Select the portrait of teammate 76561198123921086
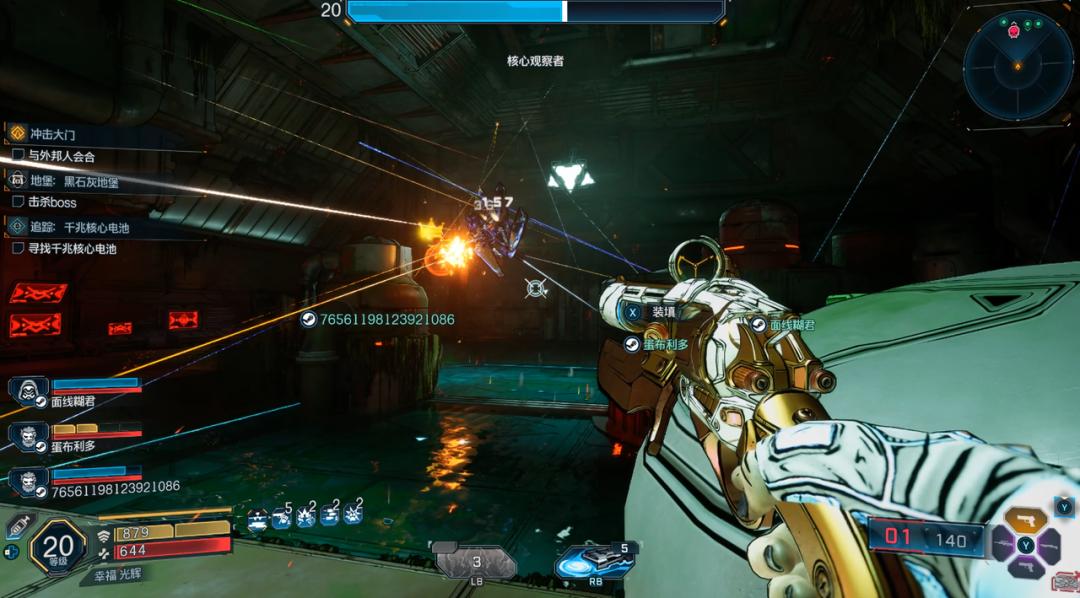The height and width of the screenshot is (598, 1080). coord(28,482)
